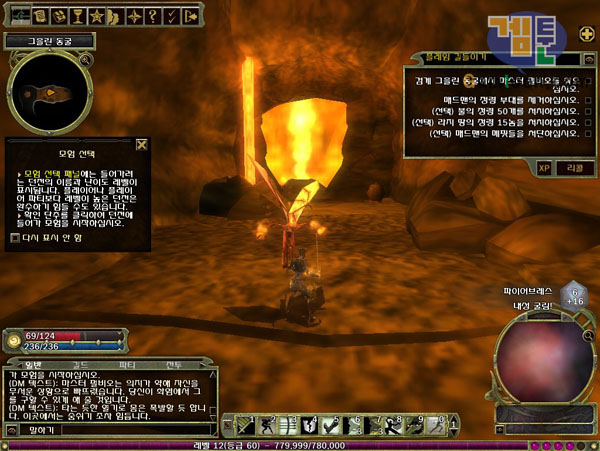Viewport: 600px width, 451px height.
Task: Click the 리콜 button in the quest panel
Action: [575, 167]
